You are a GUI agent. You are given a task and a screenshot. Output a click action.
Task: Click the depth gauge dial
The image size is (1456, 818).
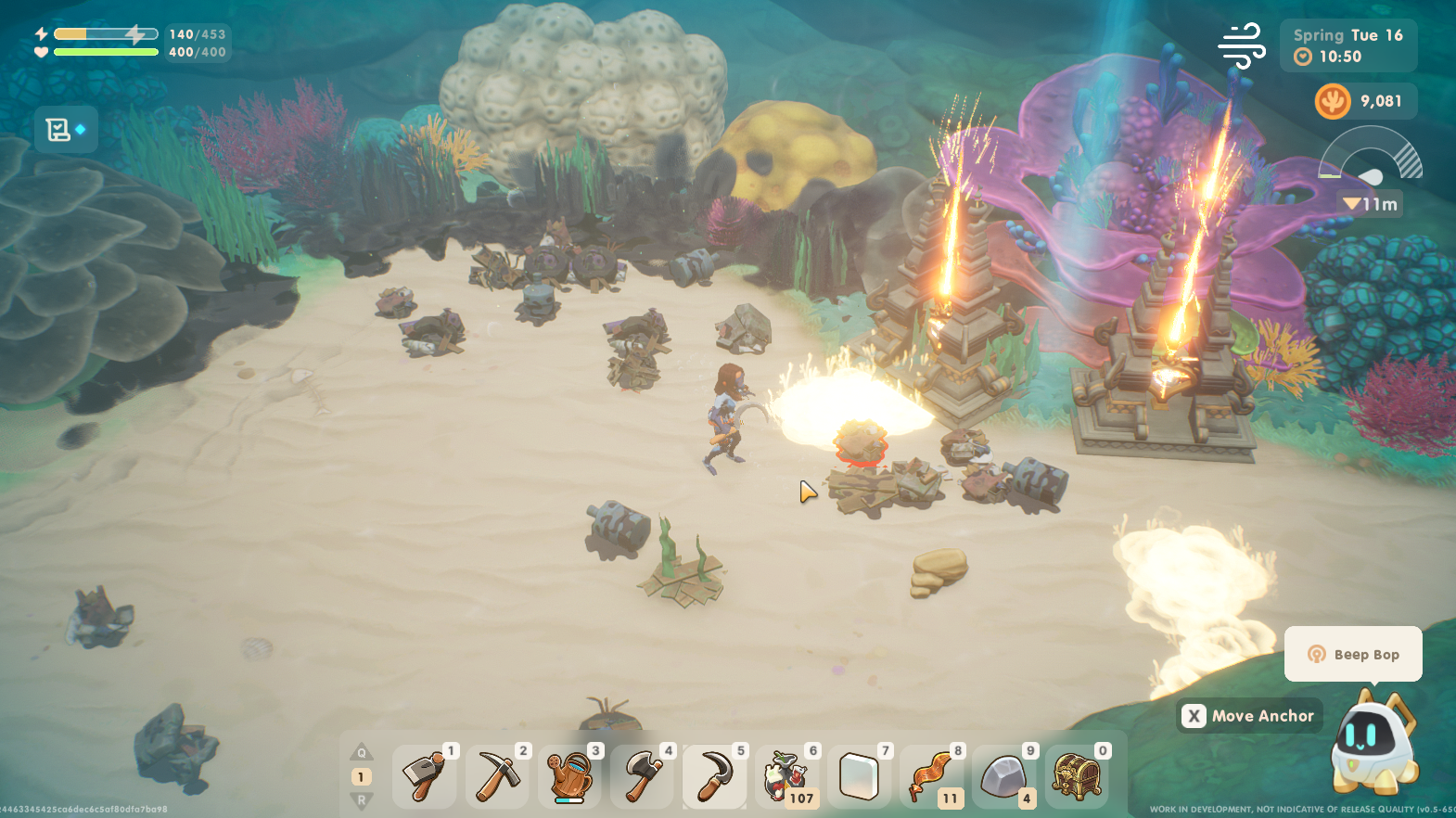click(x=1370, y=158)
